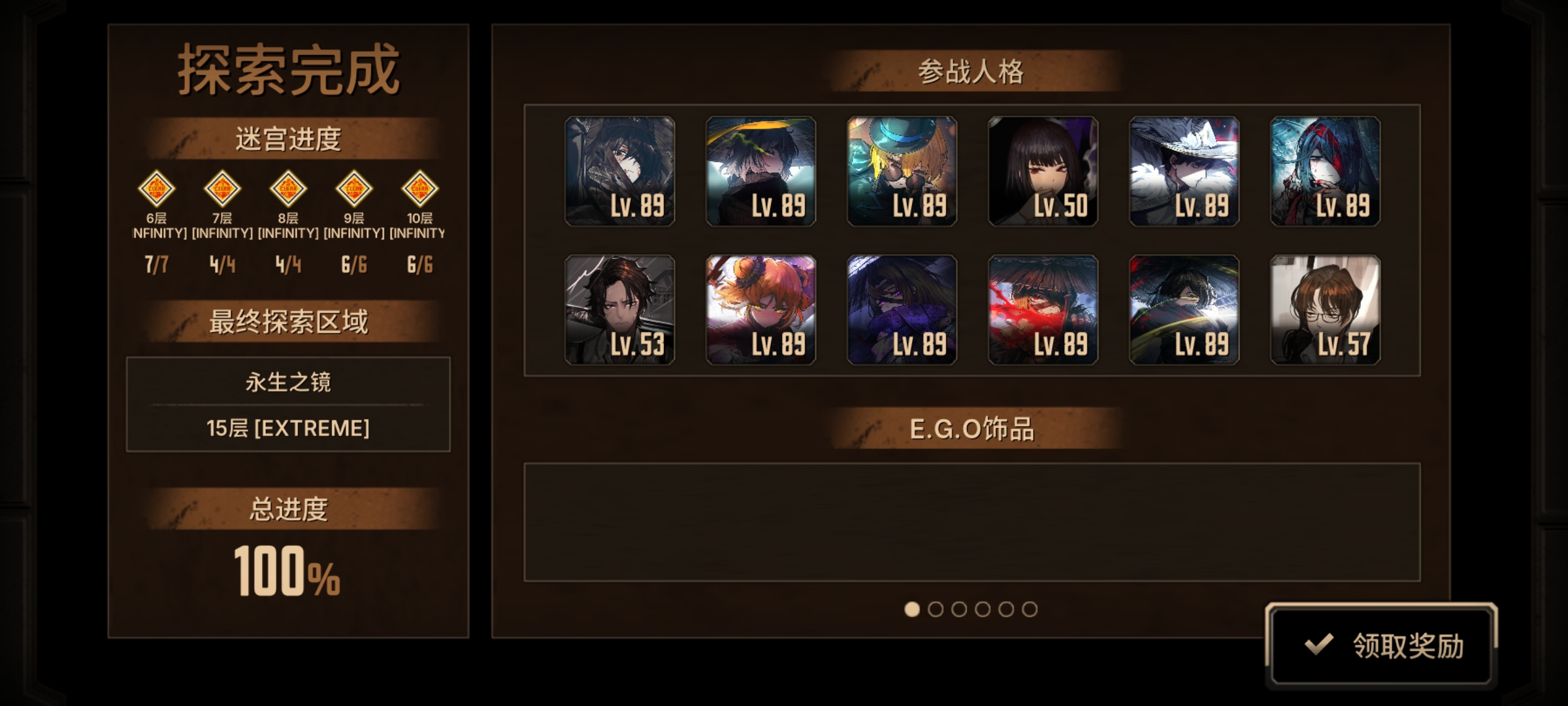The image size is (1568, 706).
Task: Click the 8层 floor clear badge
Action: (x=288, y=189)
